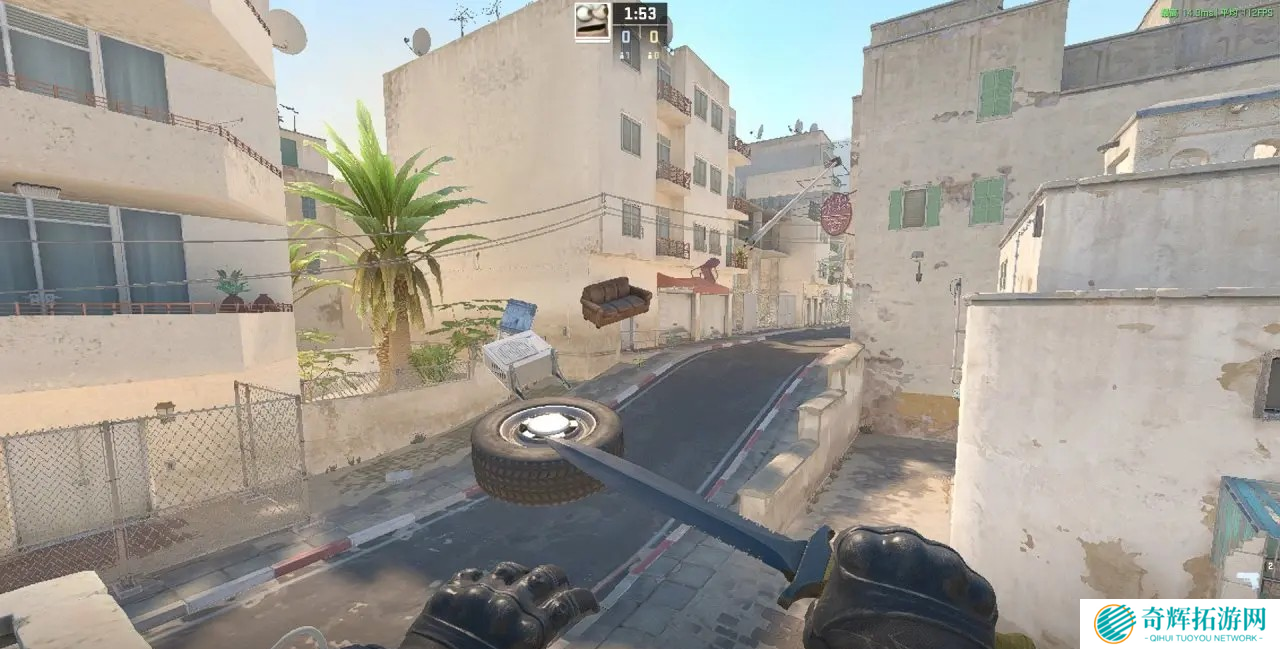Click the player avatar beside the round timer
1280x649 pixels.
tap(592, 21)
